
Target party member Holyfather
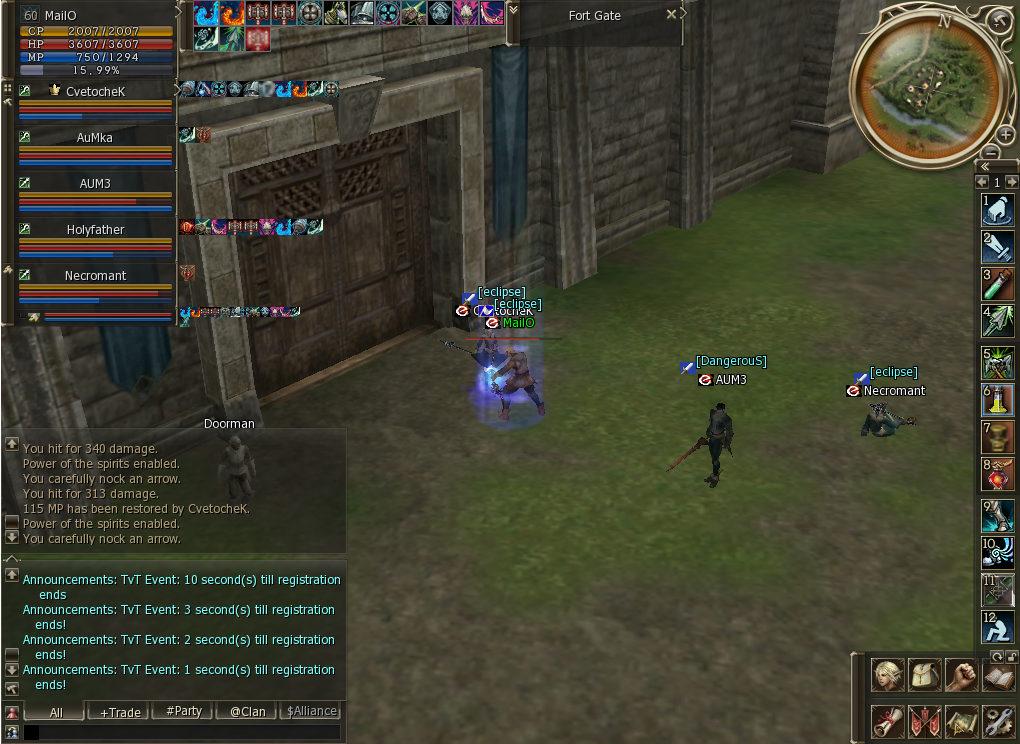point(95,230)
